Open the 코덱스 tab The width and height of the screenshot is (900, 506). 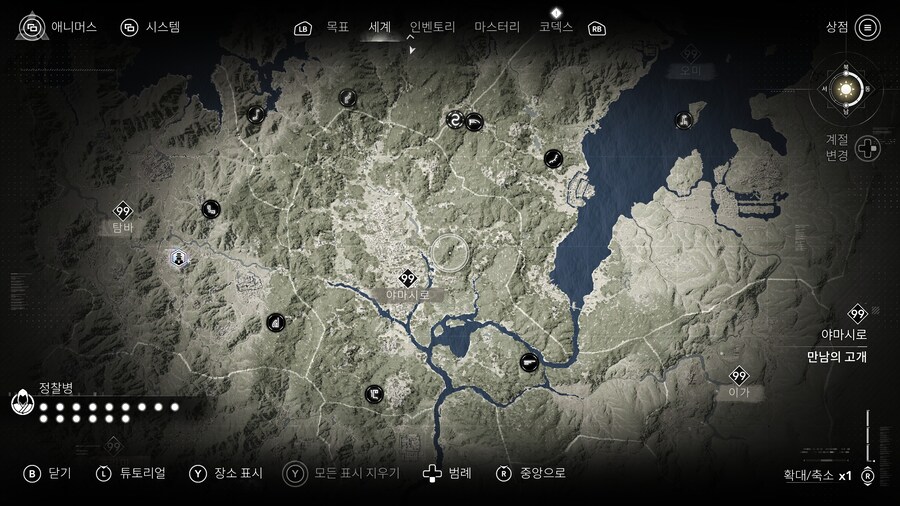pyautogui.click(x=556, y=27)
